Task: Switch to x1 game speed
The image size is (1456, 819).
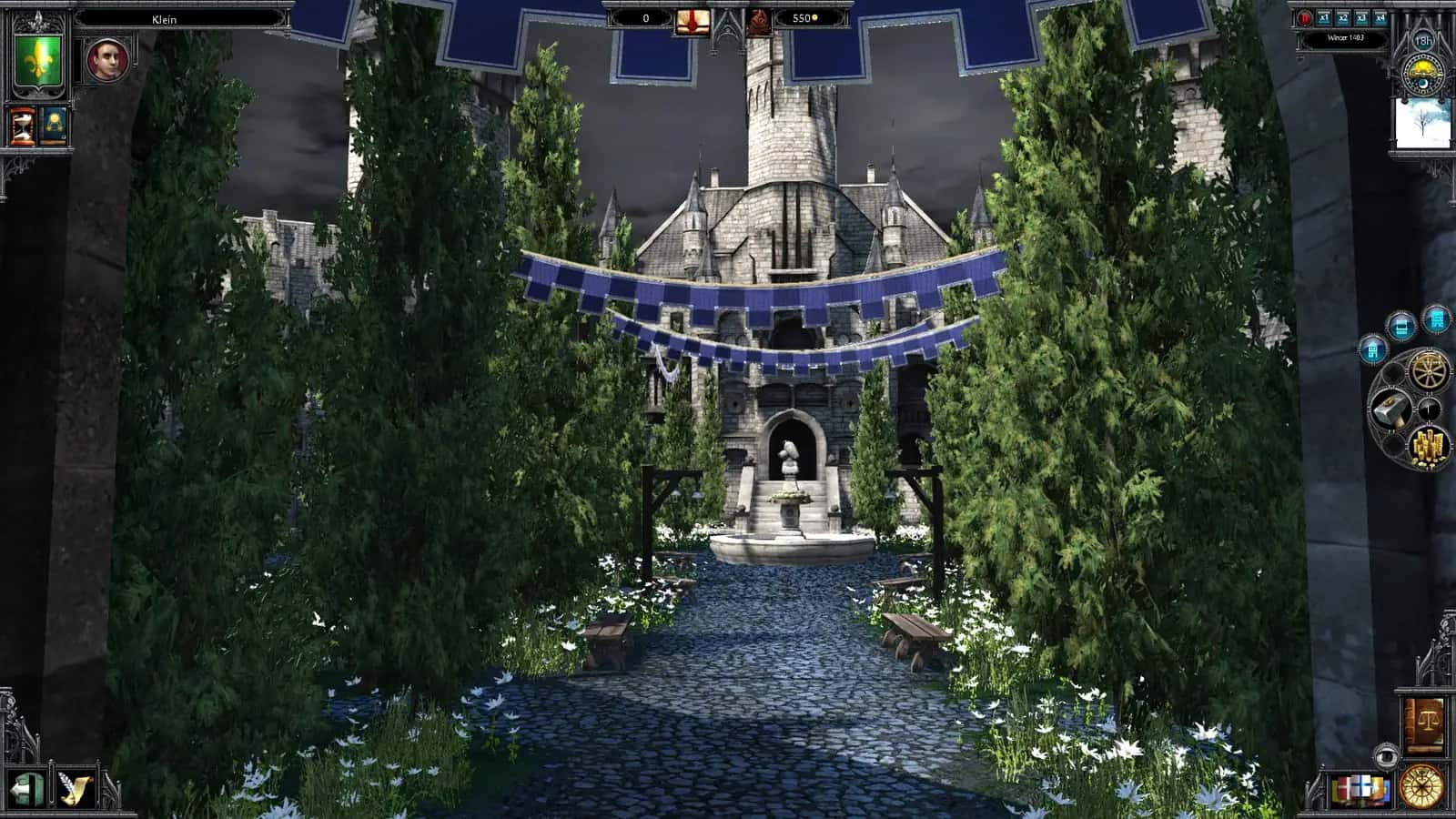Action: click(1324, 18)
